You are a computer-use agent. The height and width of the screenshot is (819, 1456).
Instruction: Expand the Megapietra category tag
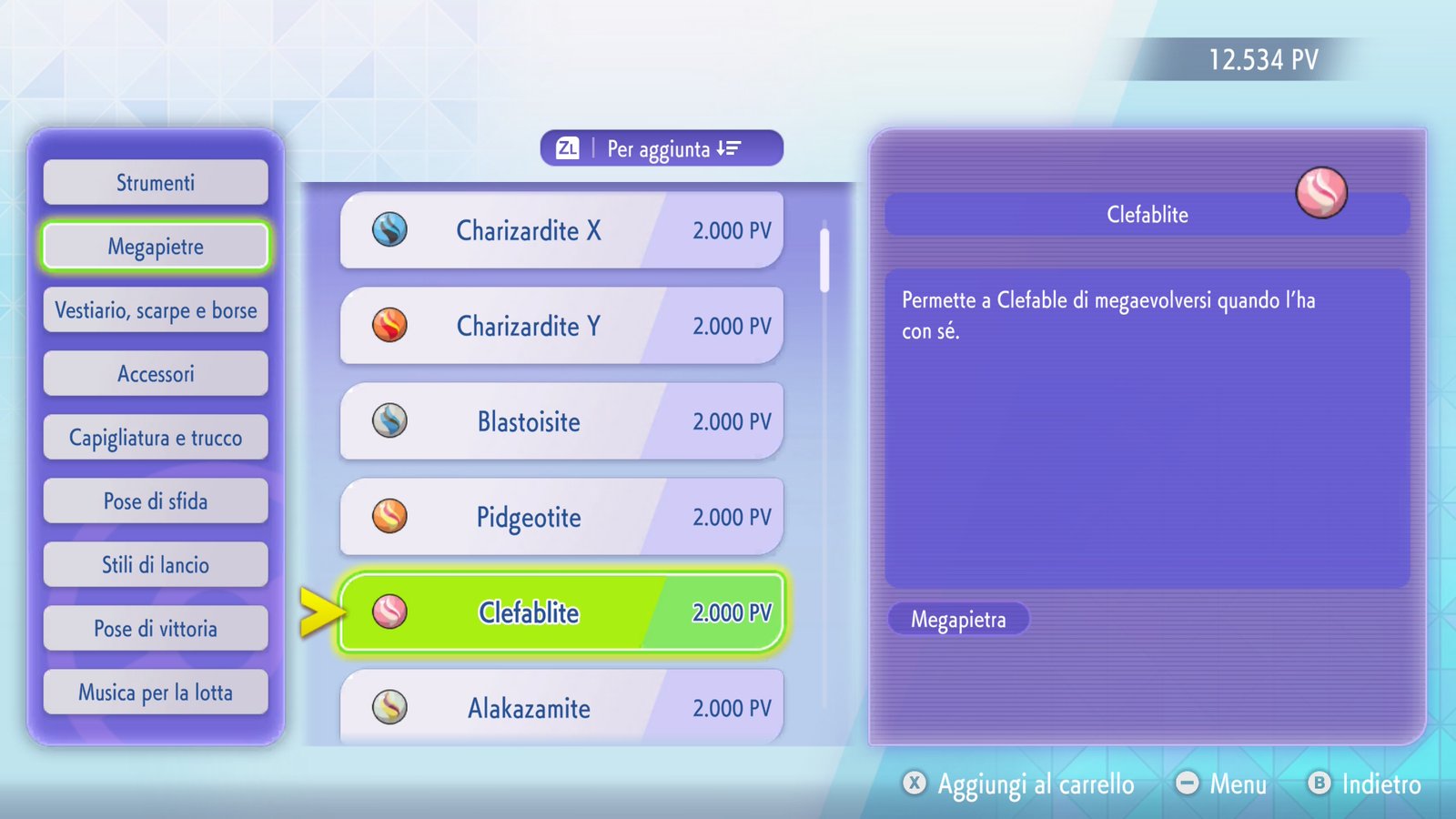(958, 620)
